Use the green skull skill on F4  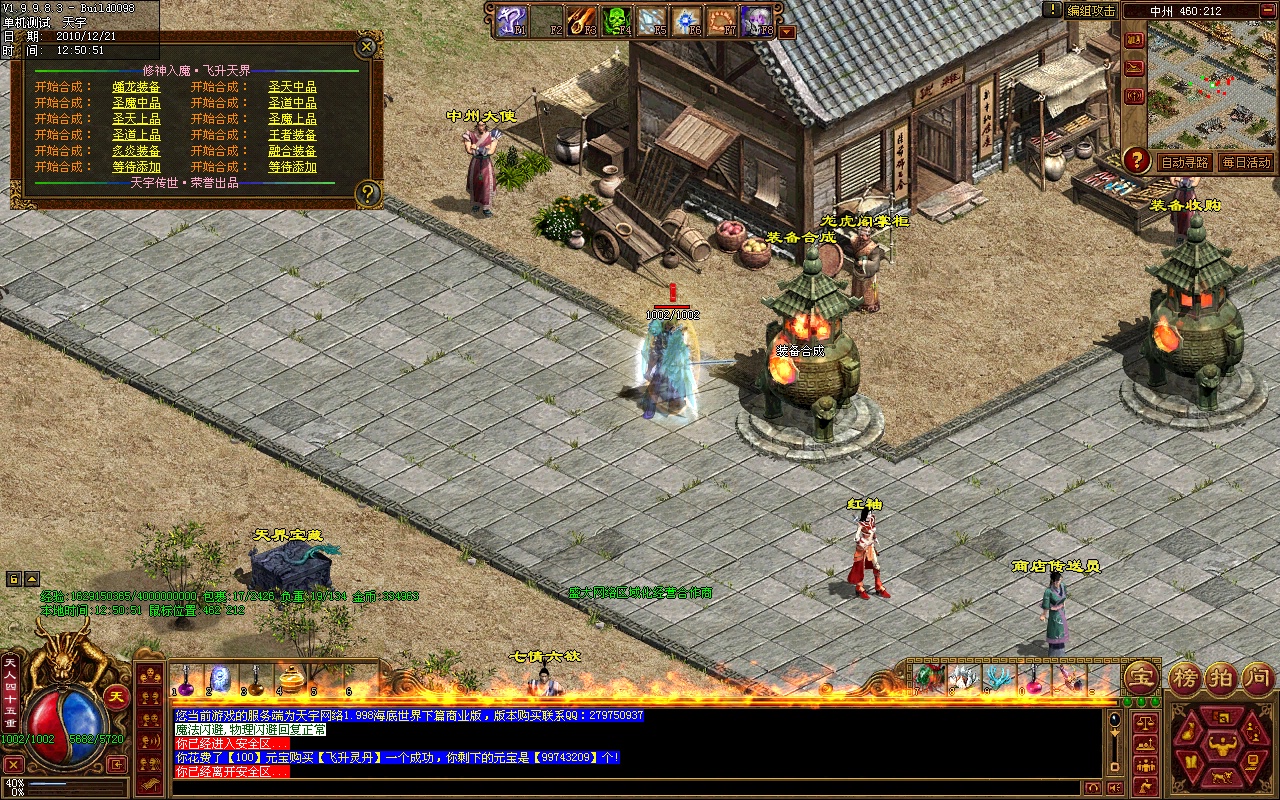tap(615, 20)
